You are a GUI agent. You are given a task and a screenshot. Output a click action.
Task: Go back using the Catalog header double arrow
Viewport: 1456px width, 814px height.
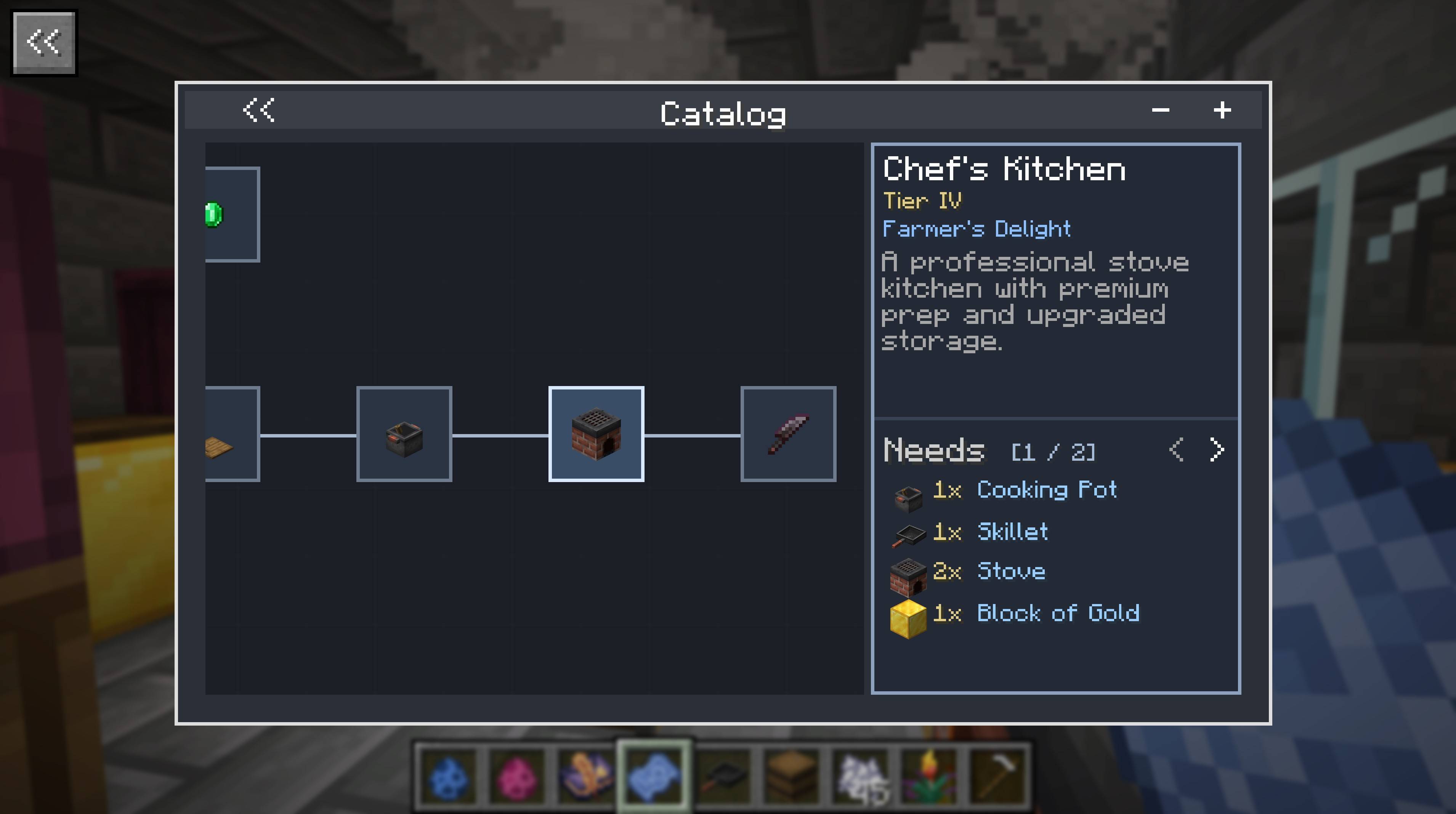tap(259, 110)
